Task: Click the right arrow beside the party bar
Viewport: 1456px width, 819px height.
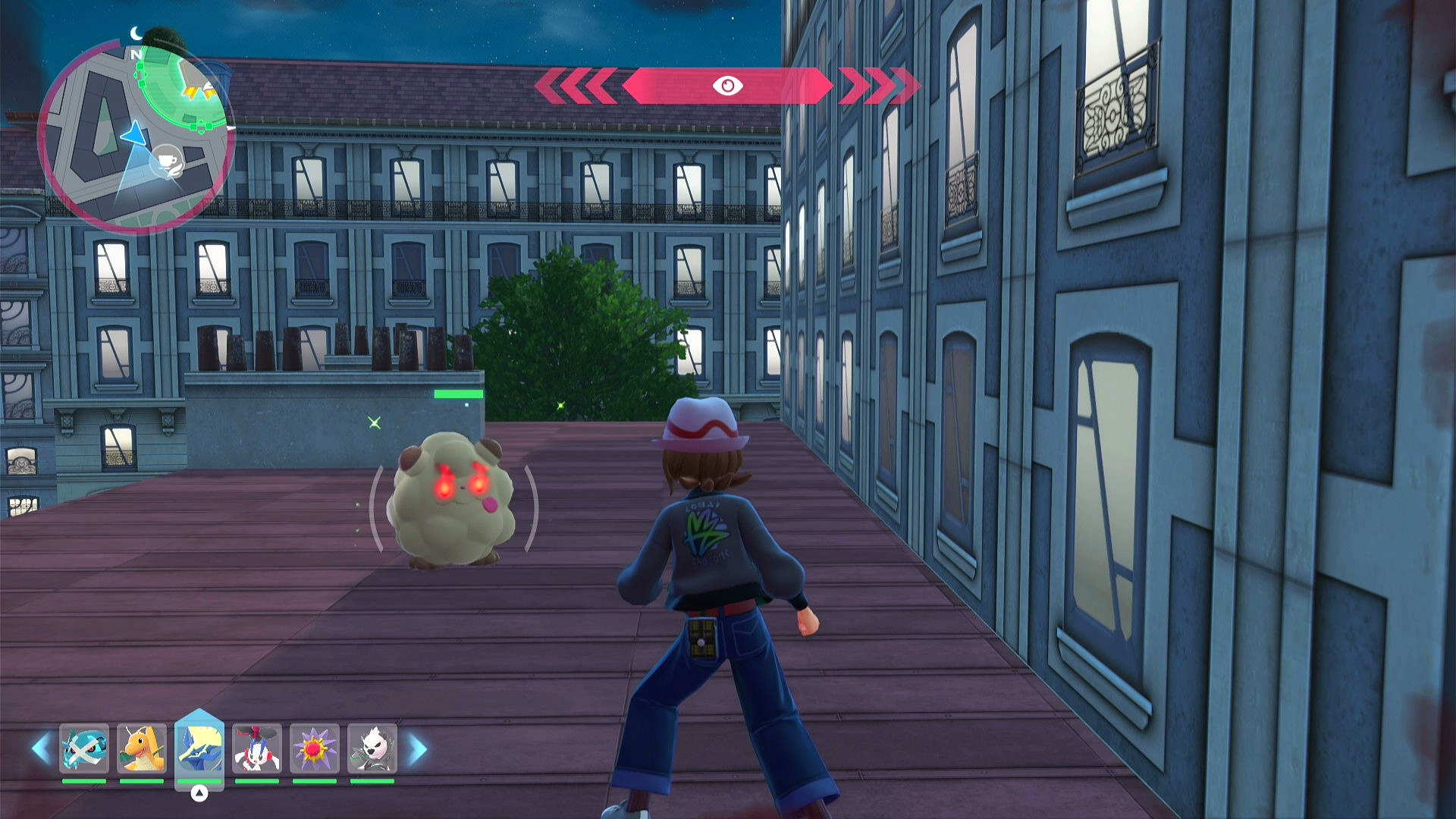Action: tap(418, 749)
